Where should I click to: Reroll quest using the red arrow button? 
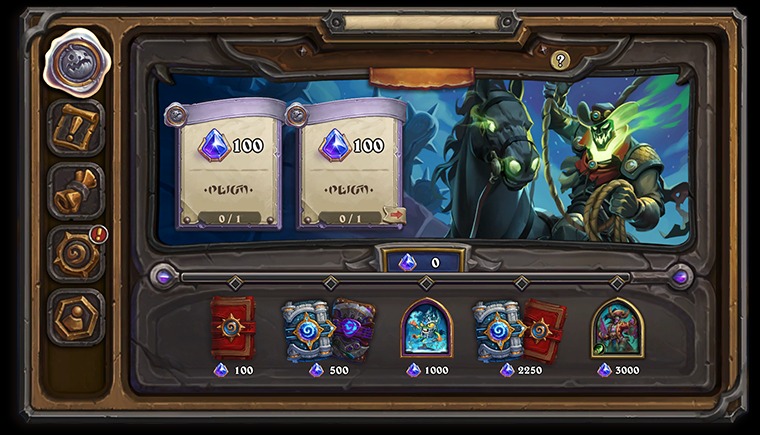[x=393, y=214]
